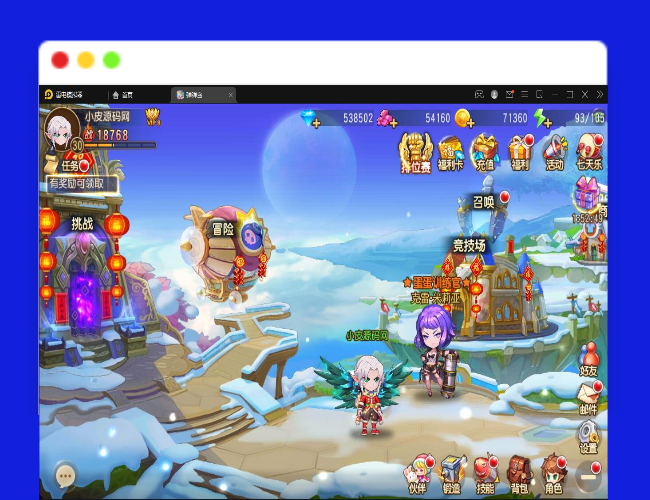Open the 好友 friends list

(589, 358)
